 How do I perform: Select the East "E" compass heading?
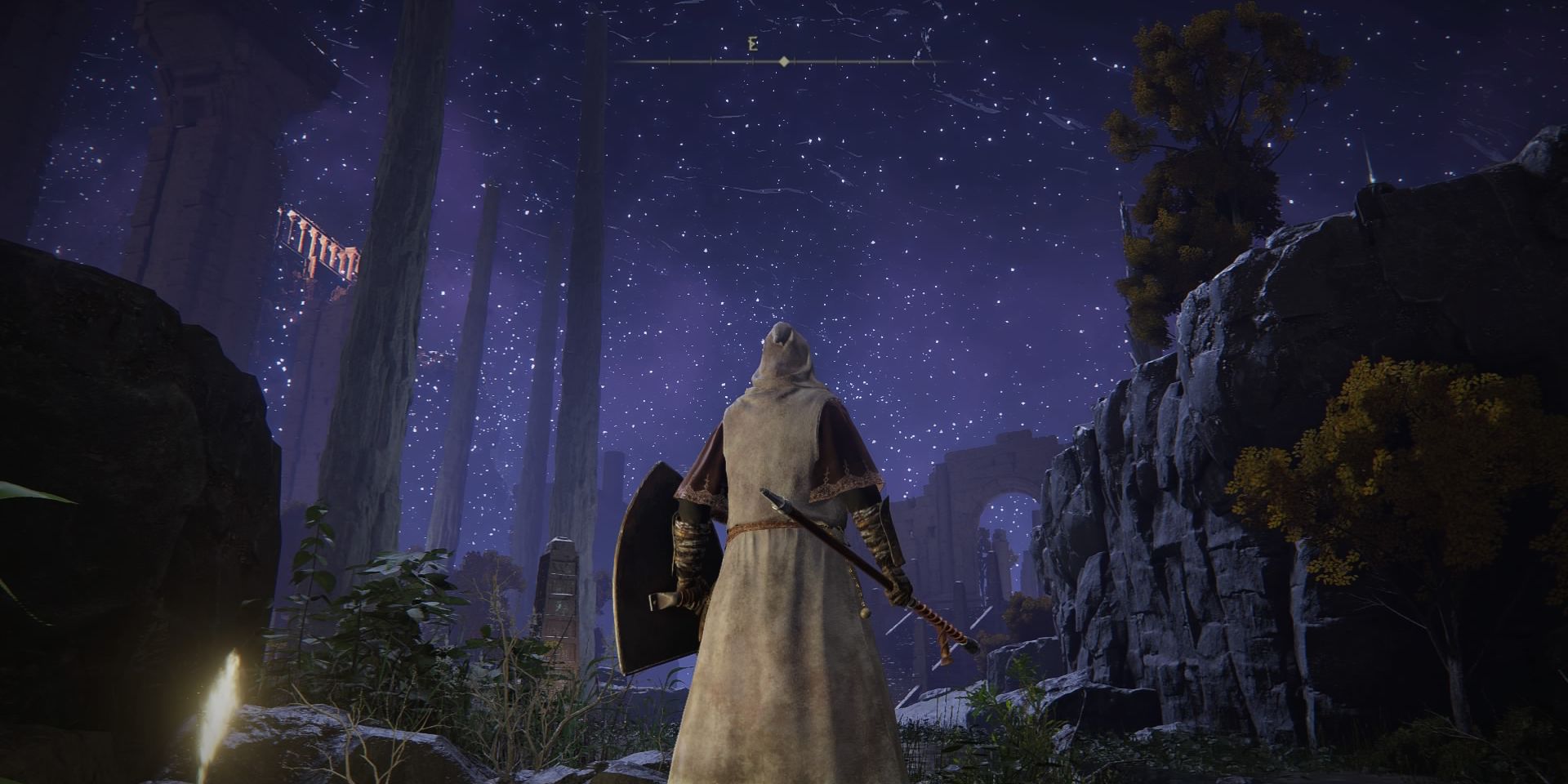752,45
